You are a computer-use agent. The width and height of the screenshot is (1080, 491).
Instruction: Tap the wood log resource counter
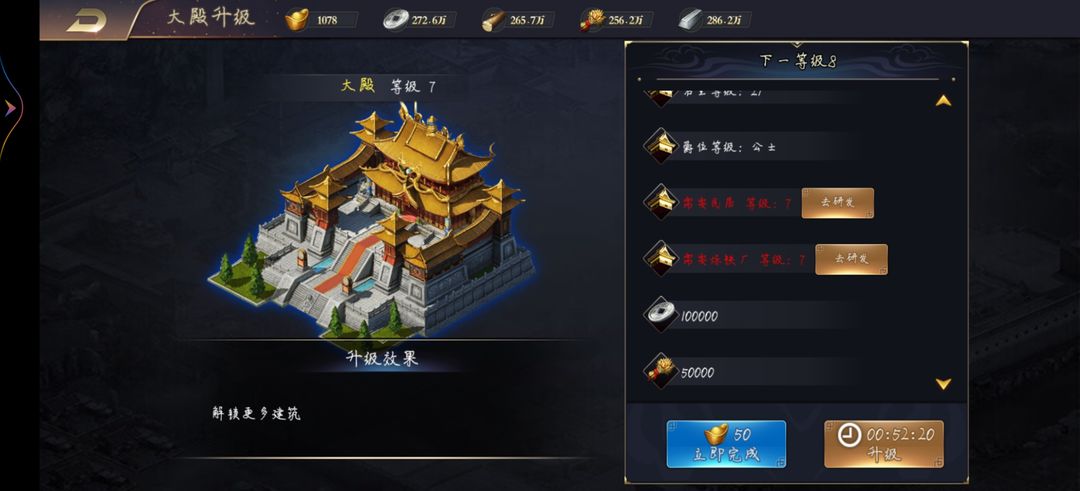(x=518, y=19)
